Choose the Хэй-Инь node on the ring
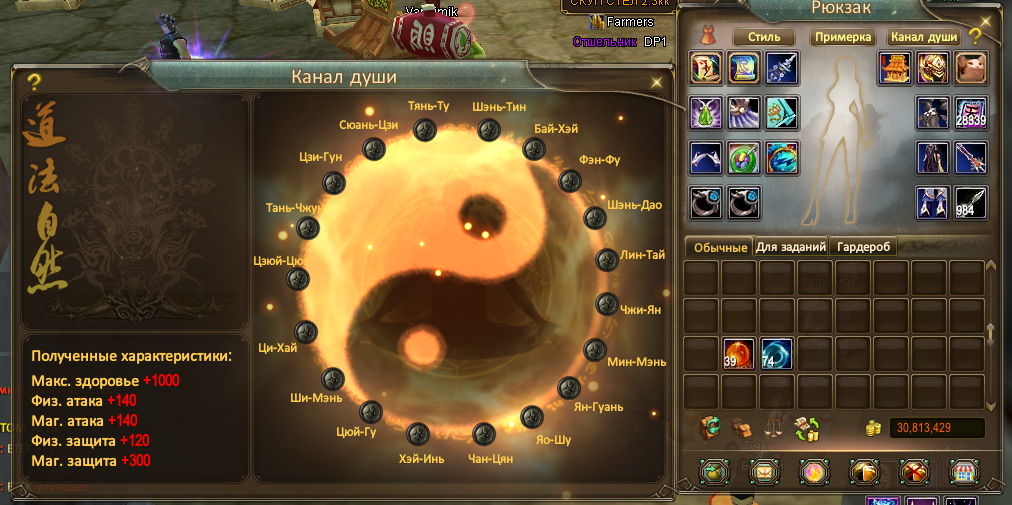Image resolution: width=1012 pixels, height=505 pixels. 418,433
